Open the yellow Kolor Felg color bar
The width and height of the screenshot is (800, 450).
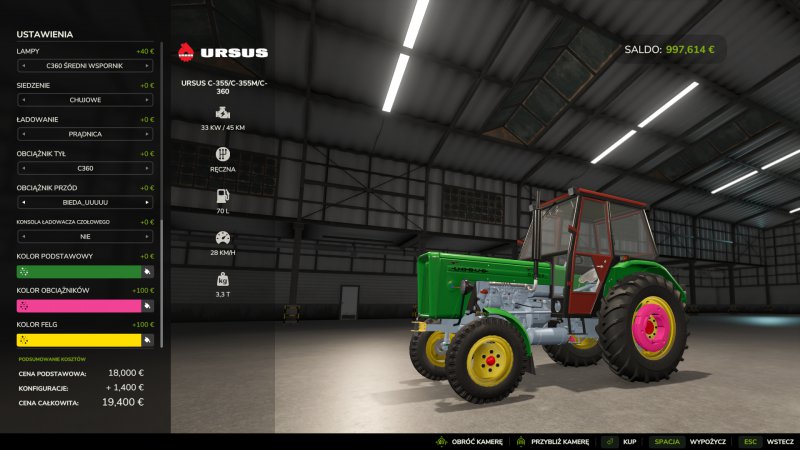pos(78,340)
